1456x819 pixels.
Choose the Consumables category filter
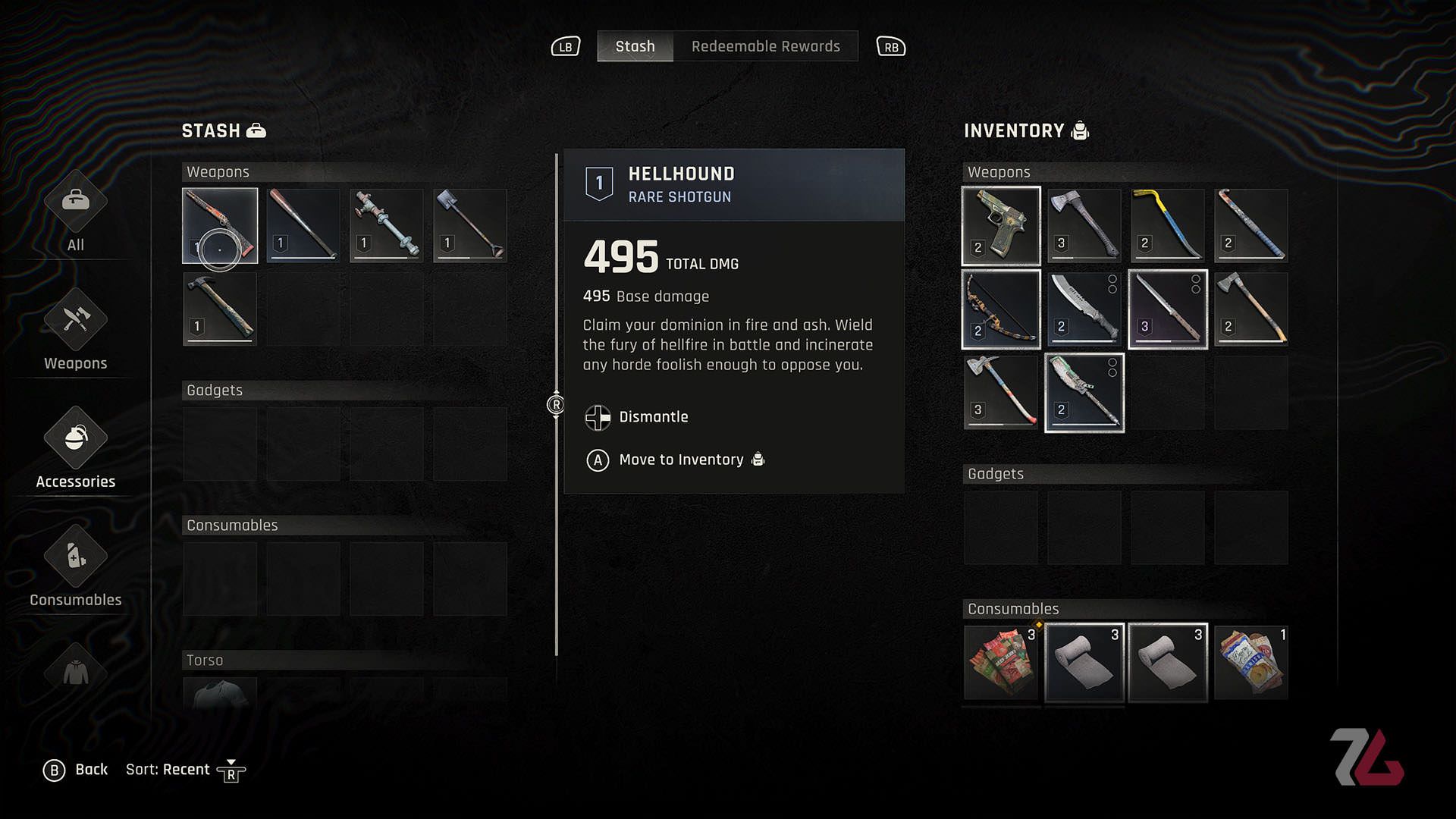click(x=75, y=567)
